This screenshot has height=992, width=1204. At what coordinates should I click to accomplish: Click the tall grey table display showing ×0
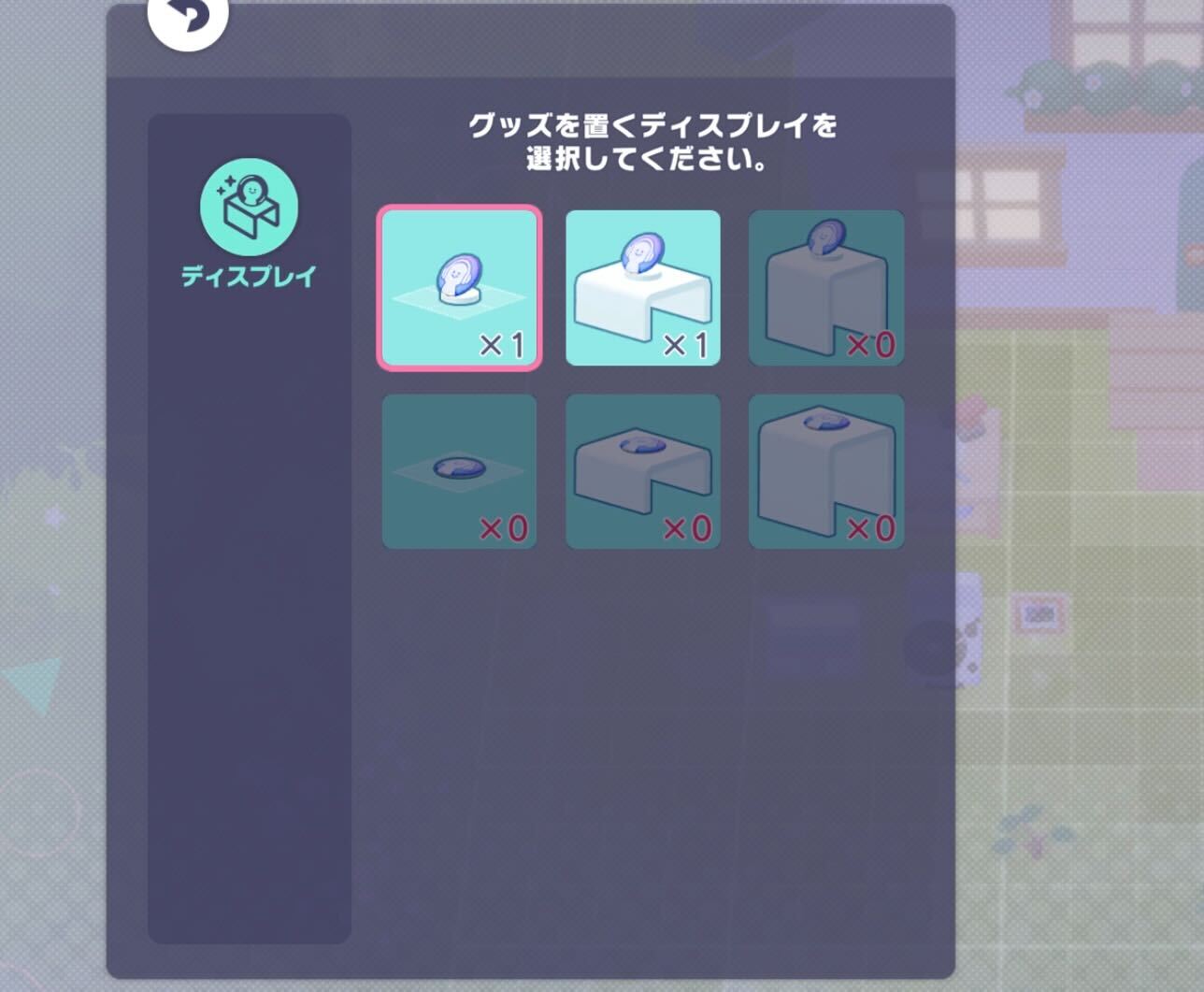point(826,285)
